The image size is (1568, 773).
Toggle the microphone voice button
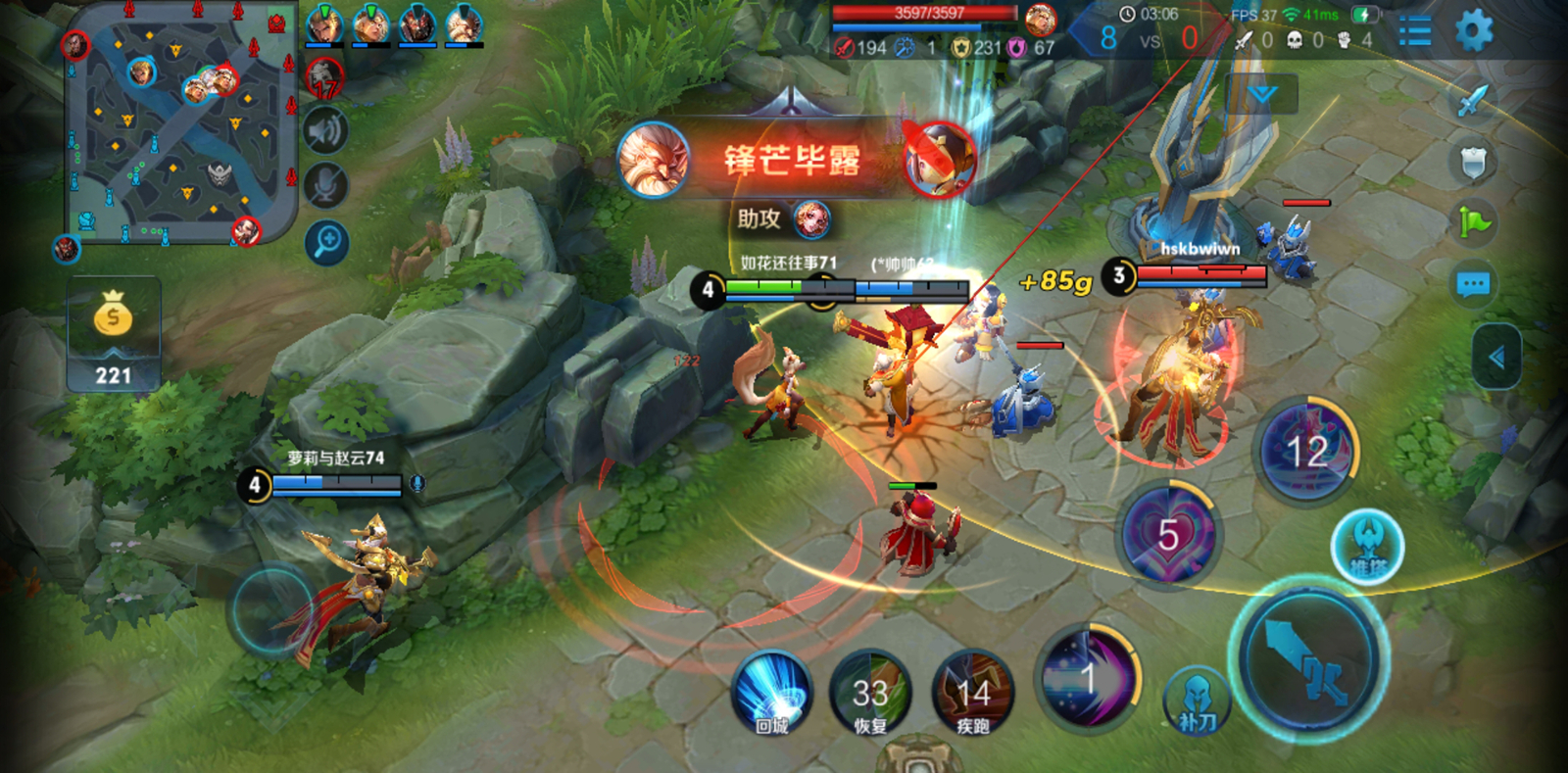tap(325, 185)
